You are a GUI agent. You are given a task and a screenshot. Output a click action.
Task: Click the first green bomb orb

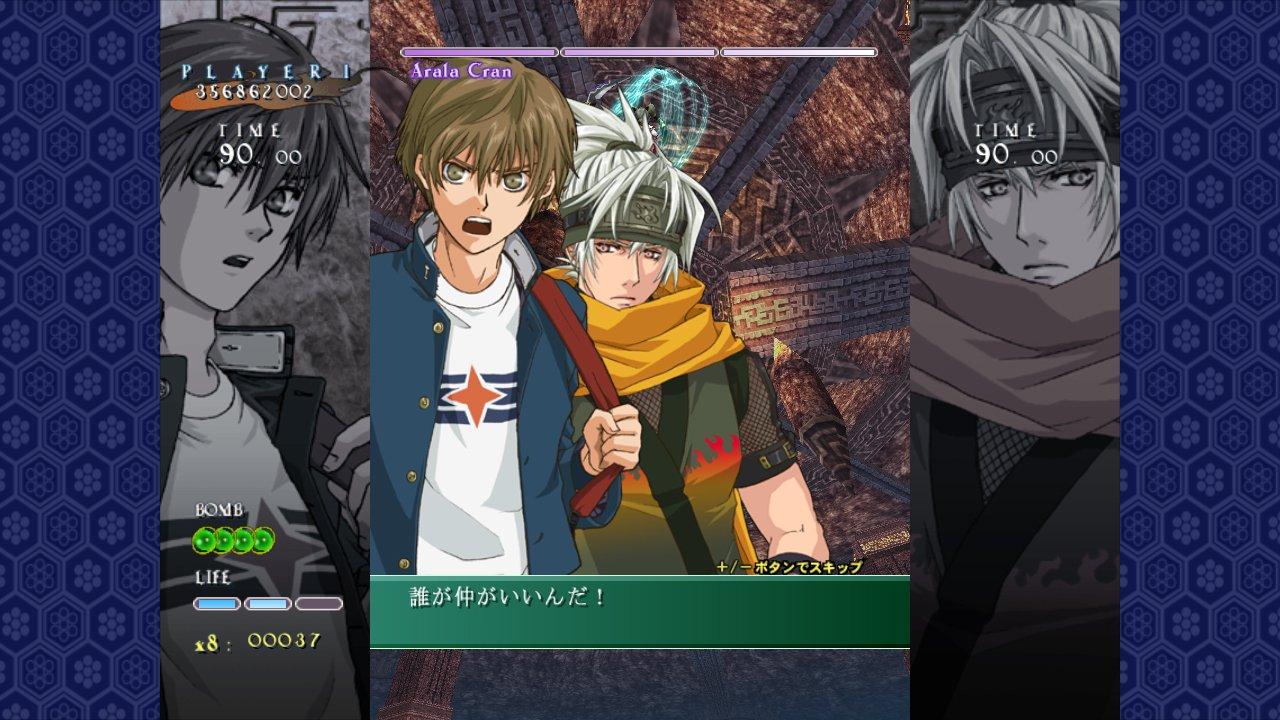pyautogui.click(x=205, y=540)
